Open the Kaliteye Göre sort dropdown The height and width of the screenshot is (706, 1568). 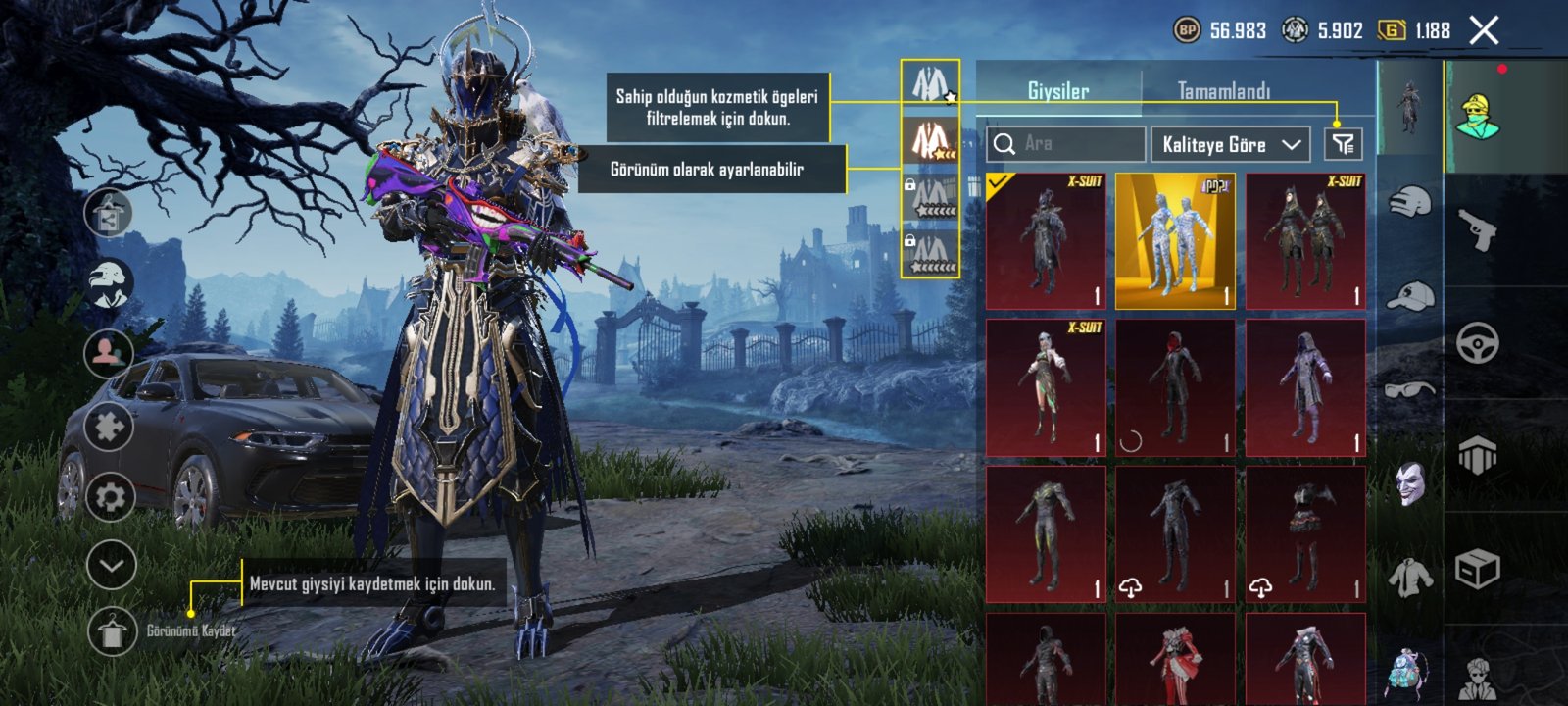1231,144
